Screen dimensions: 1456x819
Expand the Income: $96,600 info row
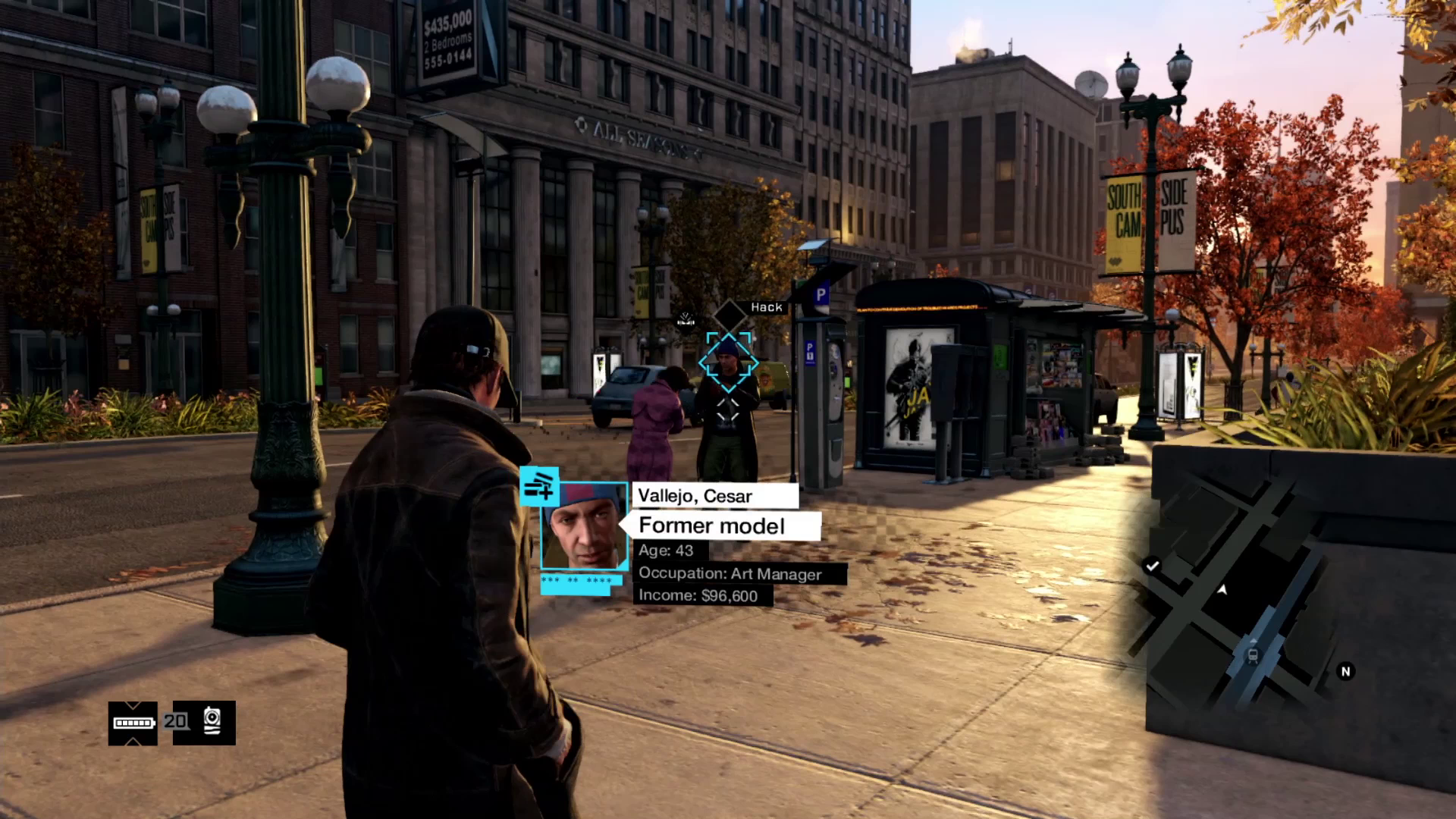coord(698,596)
